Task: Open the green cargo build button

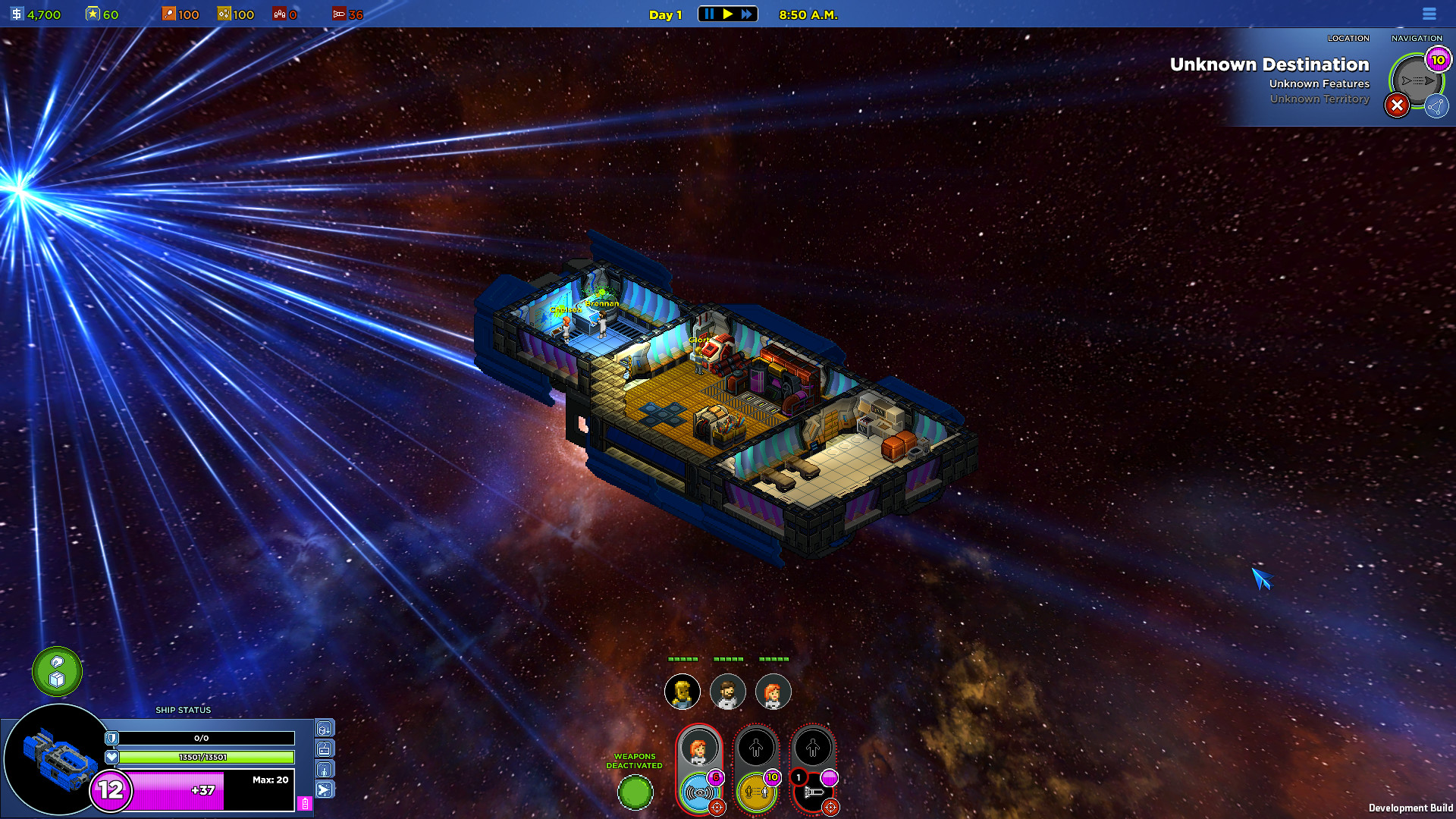Action: click(57, 671)
